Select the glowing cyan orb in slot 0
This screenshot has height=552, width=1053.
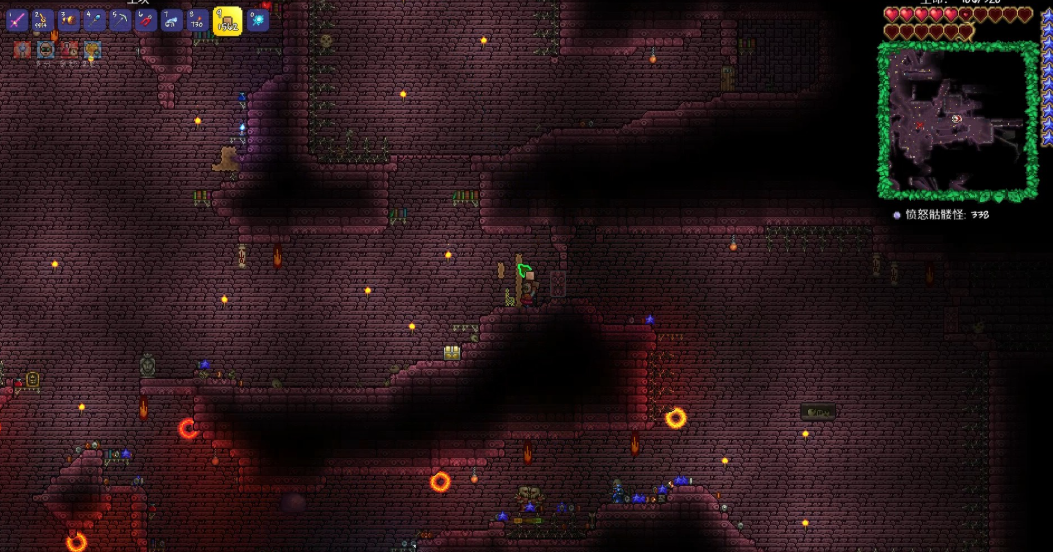coord(258,20)
